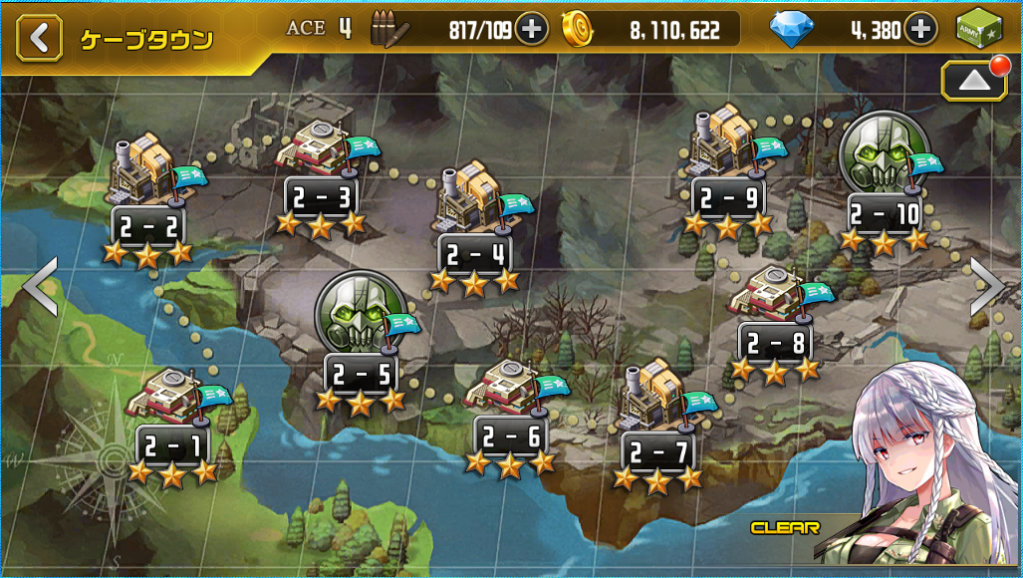Pick stage 2-6
Screen dimensions: 1023x578
click(x=510, y=412)
